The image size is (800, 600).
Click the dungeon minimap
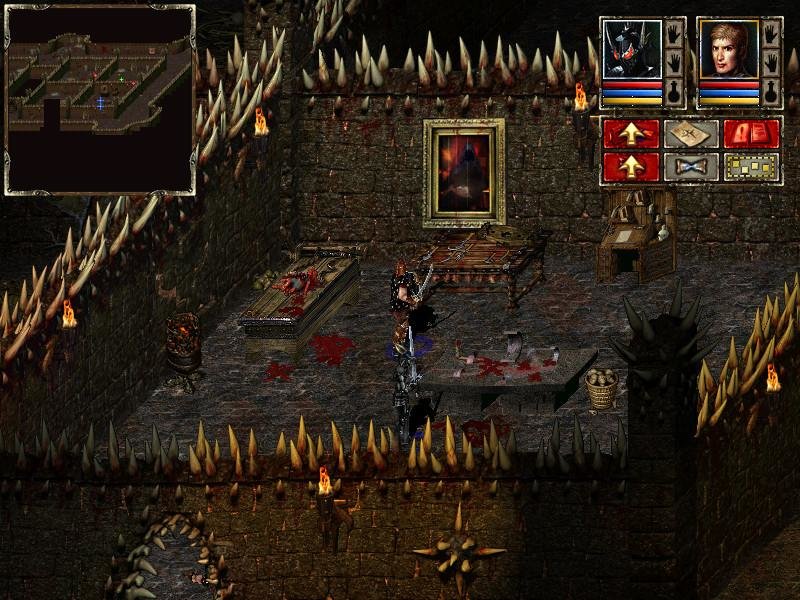100,99
